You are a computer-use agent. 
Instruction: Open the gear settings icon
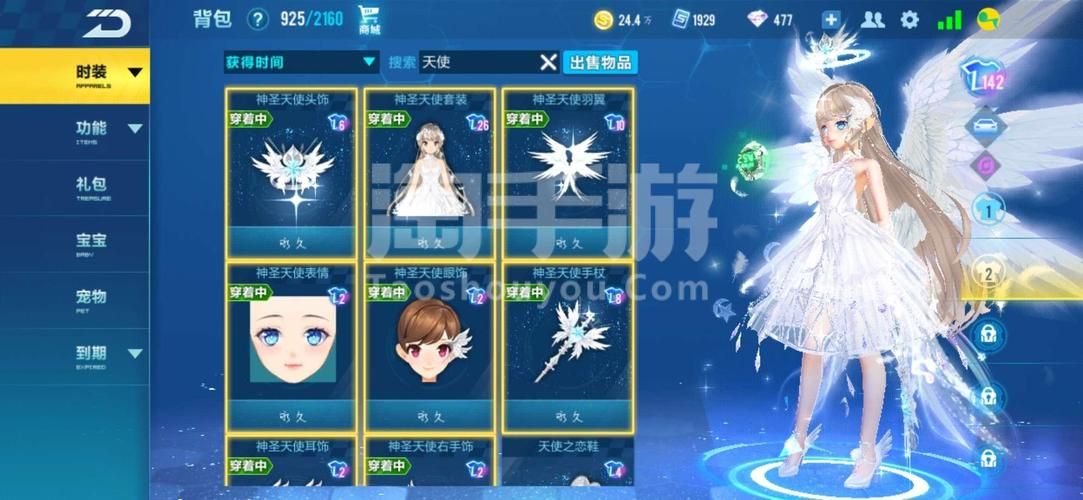[909, 20]
